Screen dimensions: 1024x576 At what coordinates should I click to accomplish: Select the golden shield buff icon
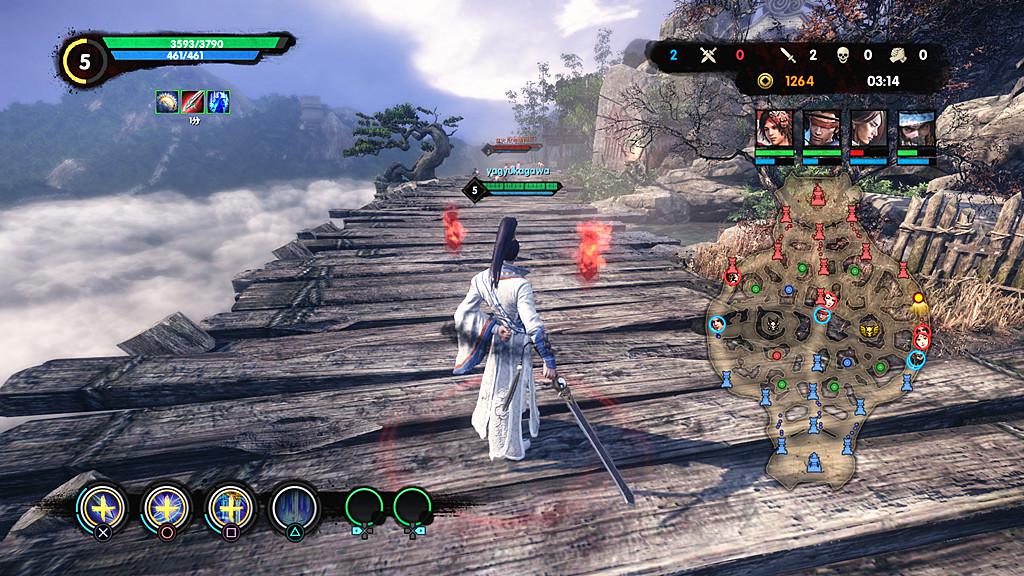tap(167, 101)
